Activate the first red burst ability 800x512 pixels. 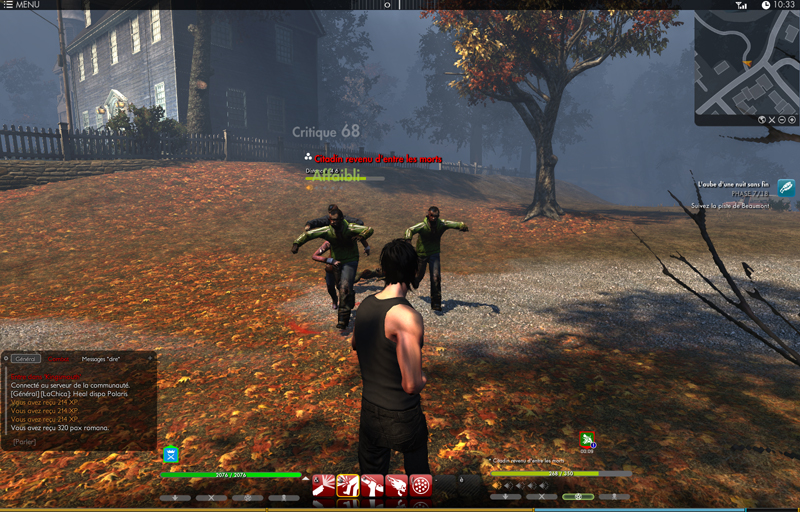coord(324,486)
